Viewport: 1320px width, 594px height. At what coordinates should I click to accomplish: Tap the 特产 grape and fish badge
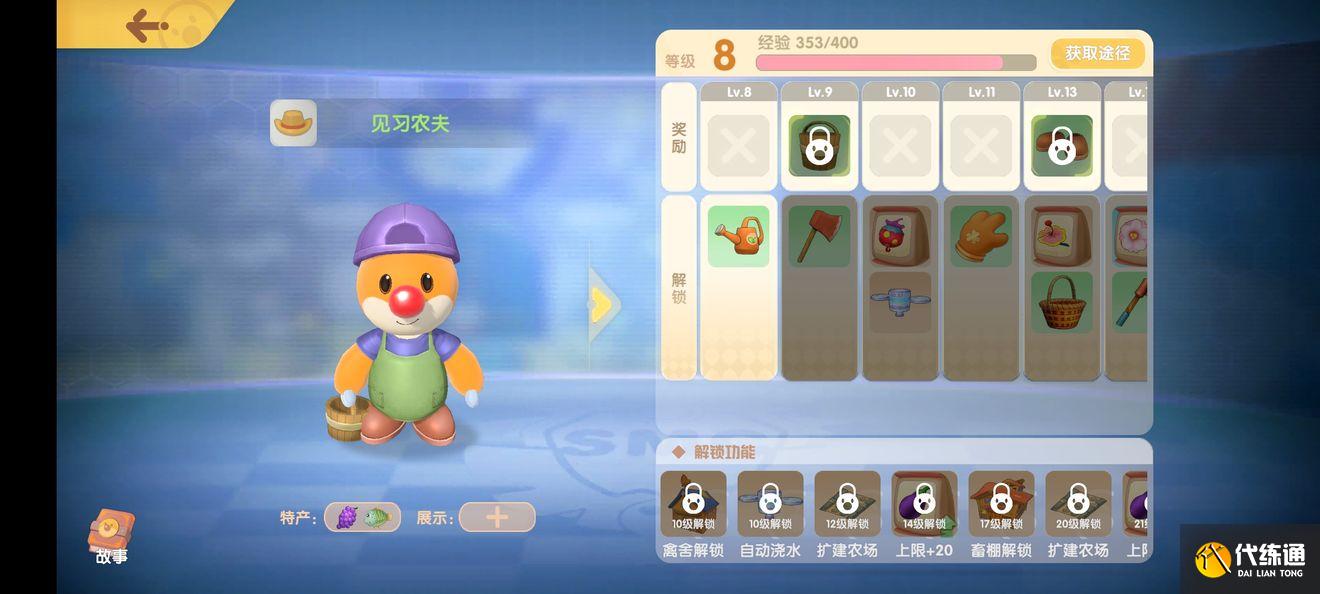[x=362, y=517]
